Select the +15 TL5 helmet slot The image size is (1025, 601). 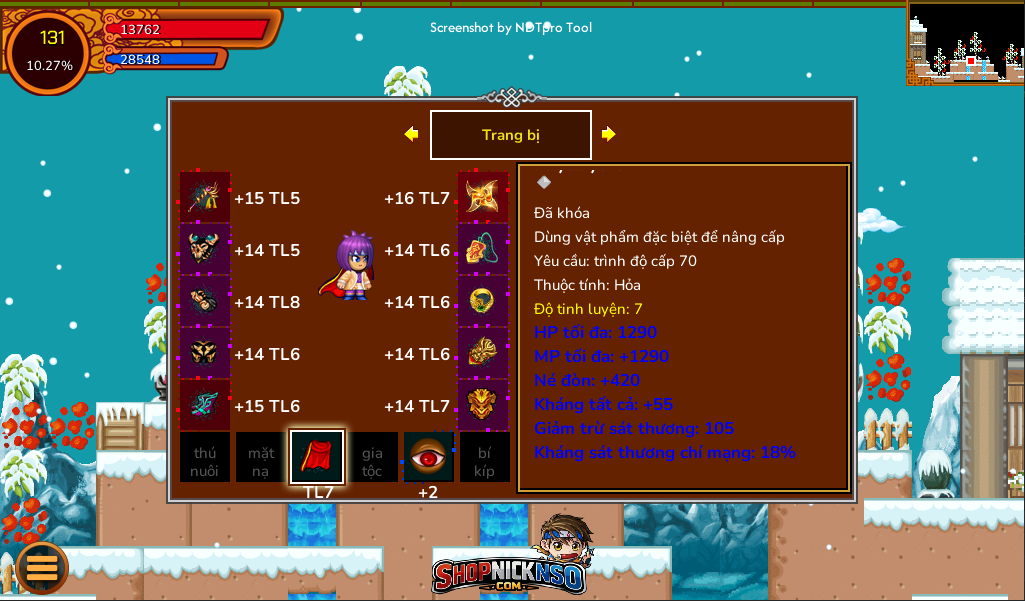(205, 198)
